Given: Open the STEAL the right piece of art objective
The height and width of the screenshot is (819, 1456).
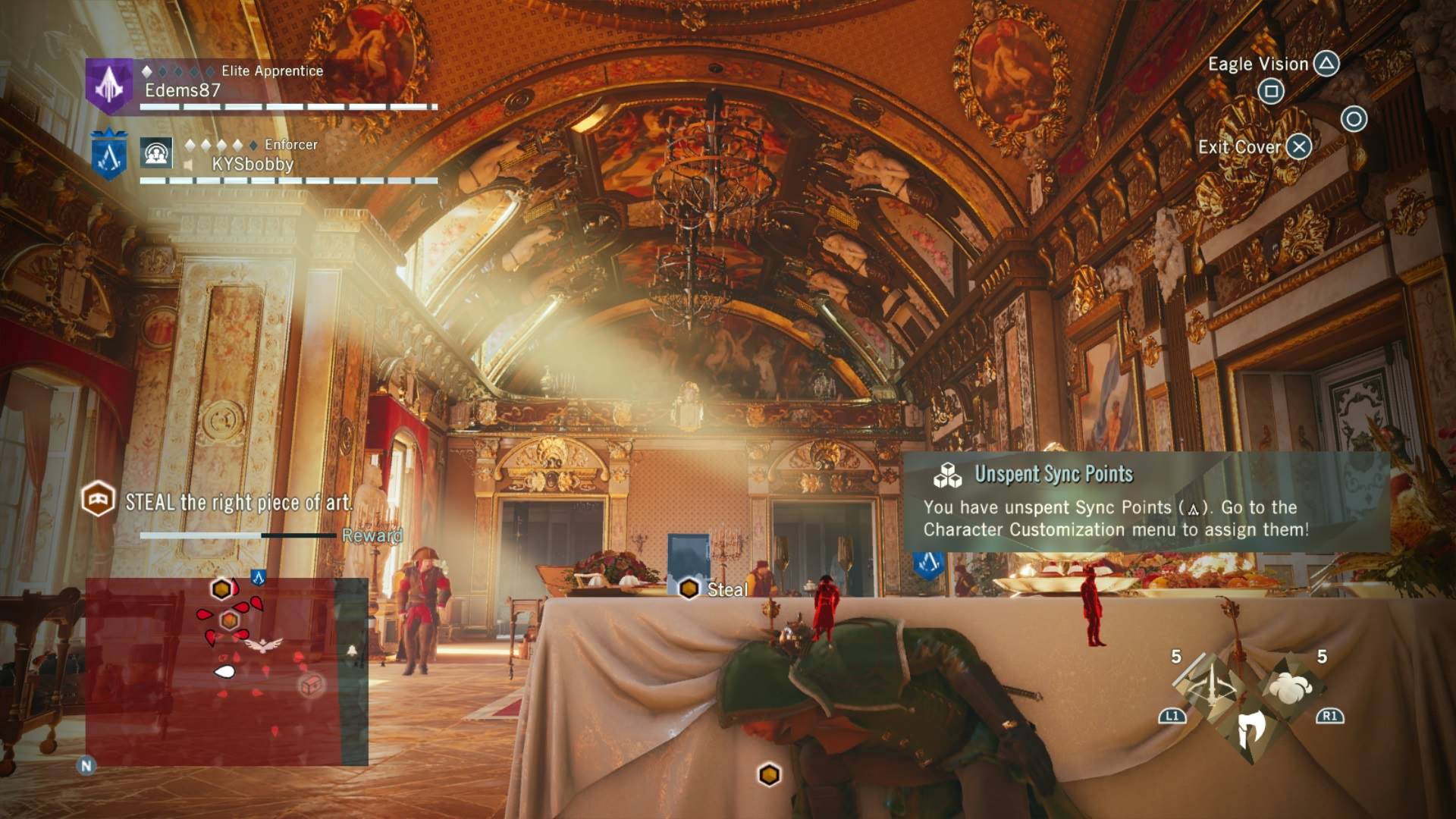Looking at the screenshot, I should coord(238,502).
